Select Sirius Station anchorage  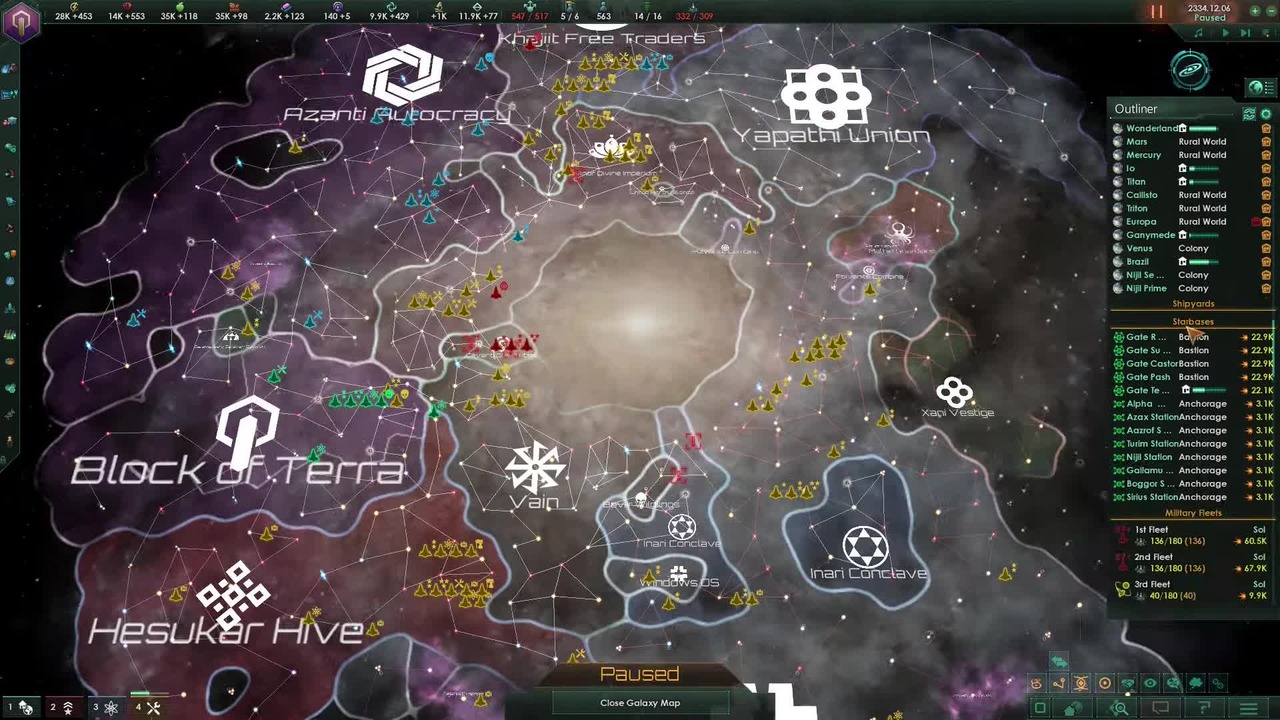pos(1152,497)
